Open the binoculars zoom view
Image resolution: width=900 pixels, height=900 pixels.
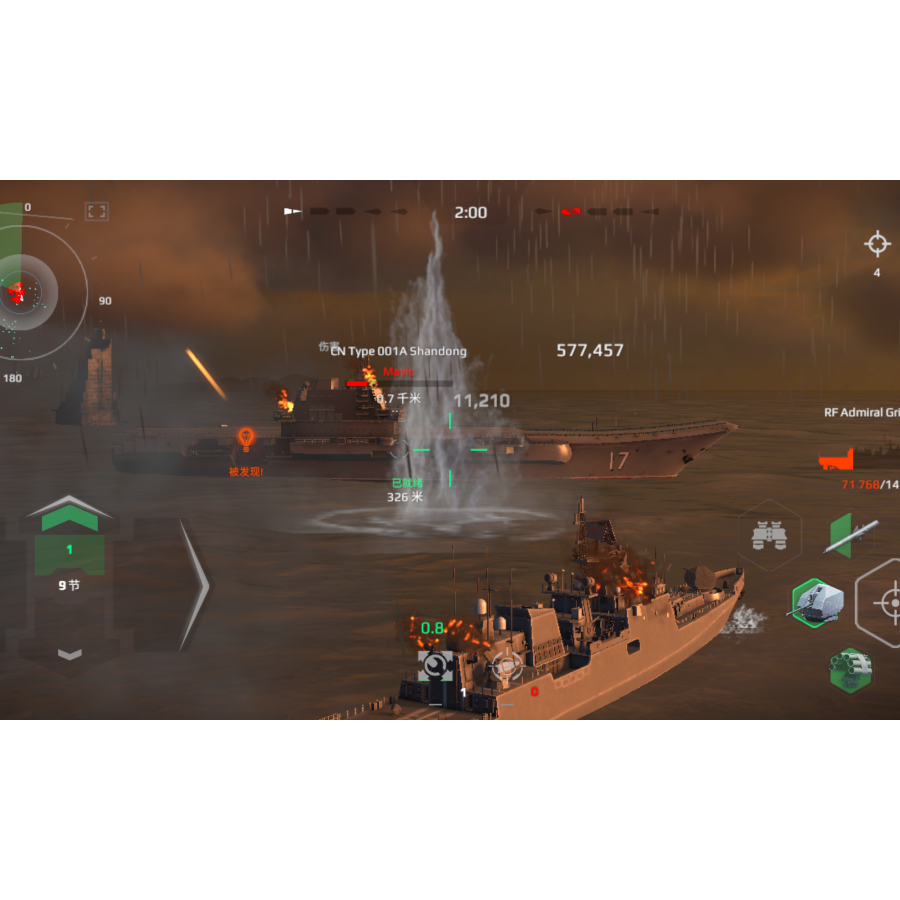(x=769, y=537)
